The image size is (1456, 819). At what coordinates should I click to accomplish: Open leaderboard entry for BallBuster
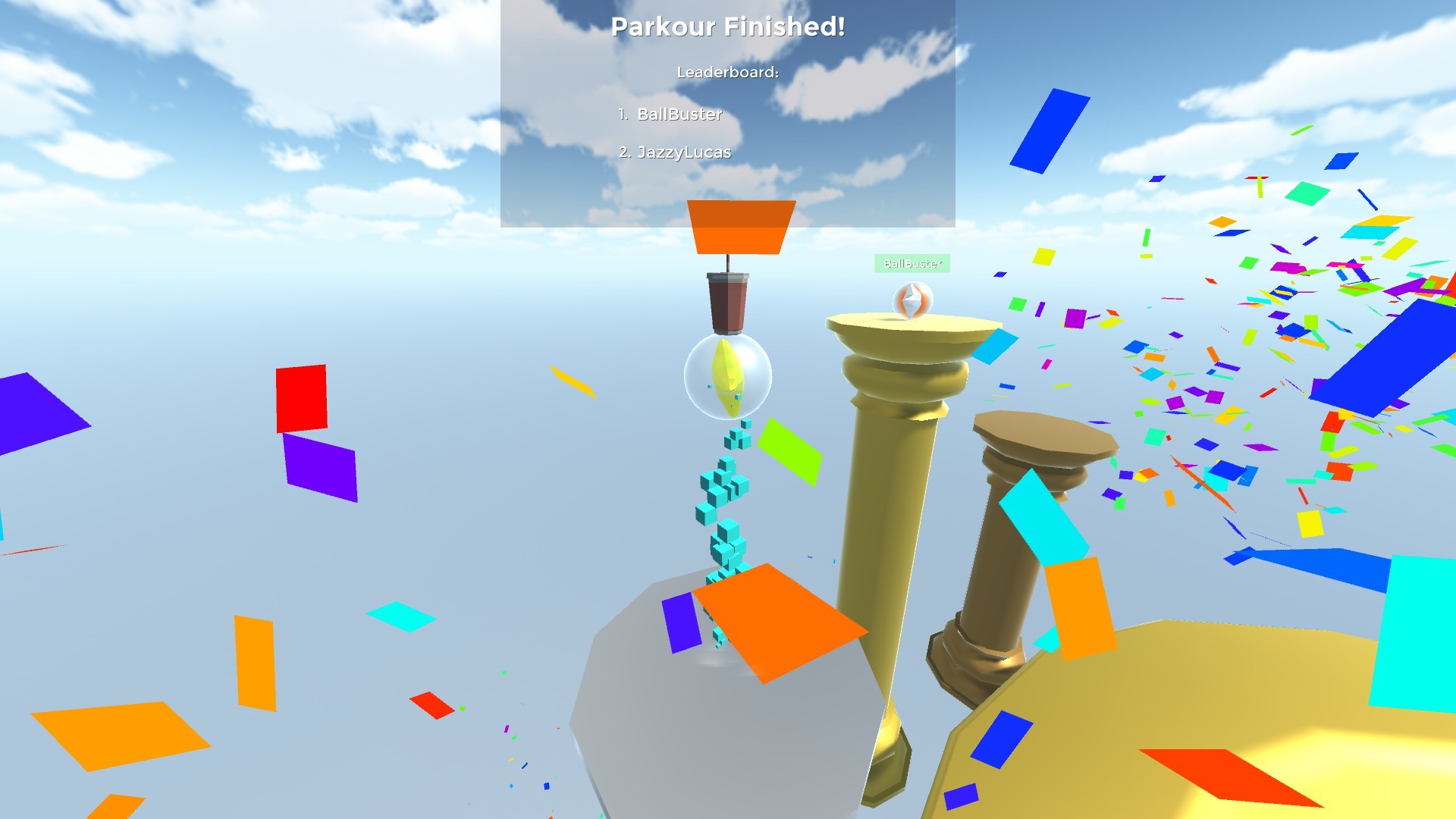[679, 115]
